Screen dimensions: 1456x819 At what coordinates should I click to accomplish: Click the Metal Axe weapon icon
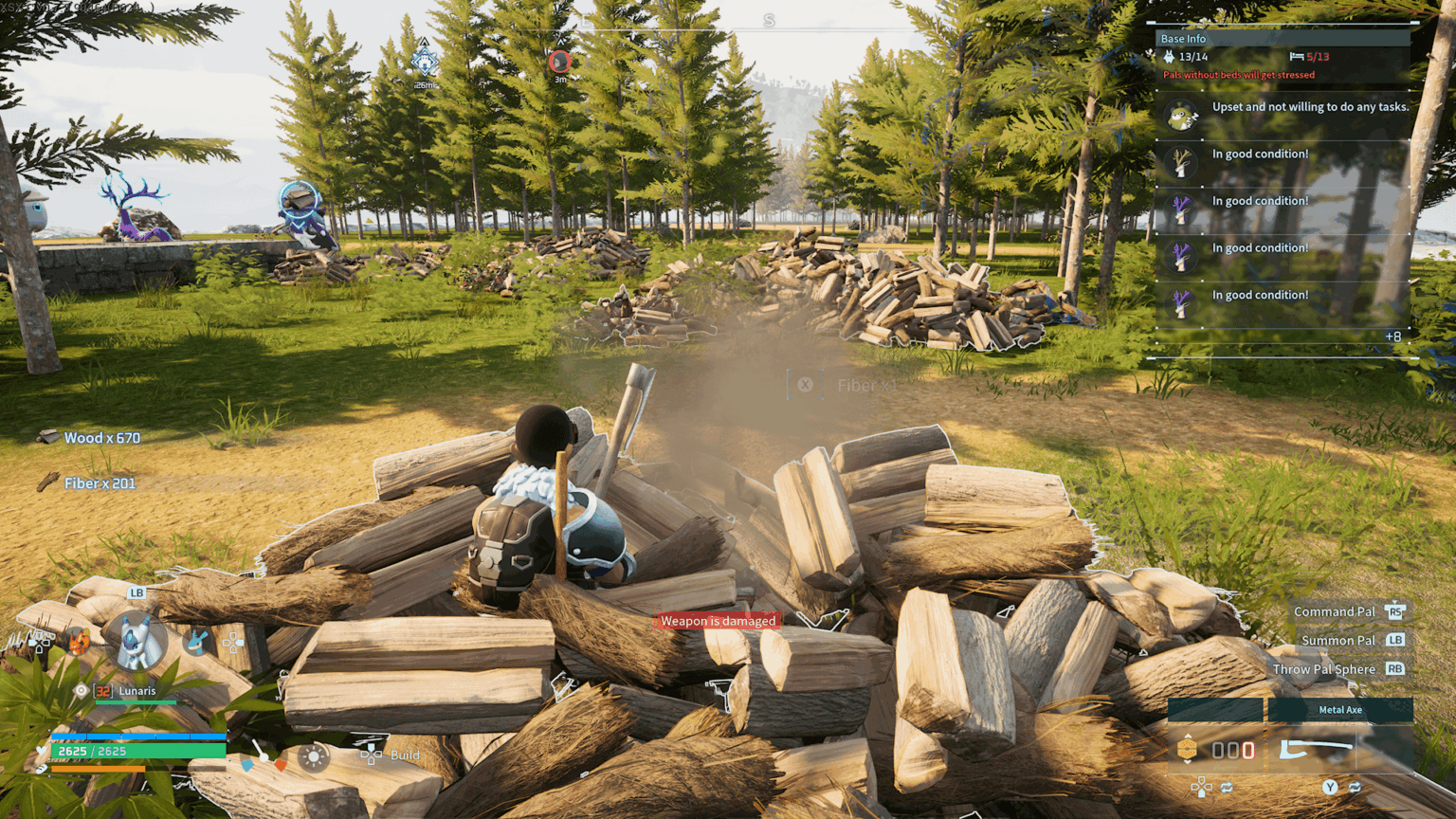(1317, 749)
